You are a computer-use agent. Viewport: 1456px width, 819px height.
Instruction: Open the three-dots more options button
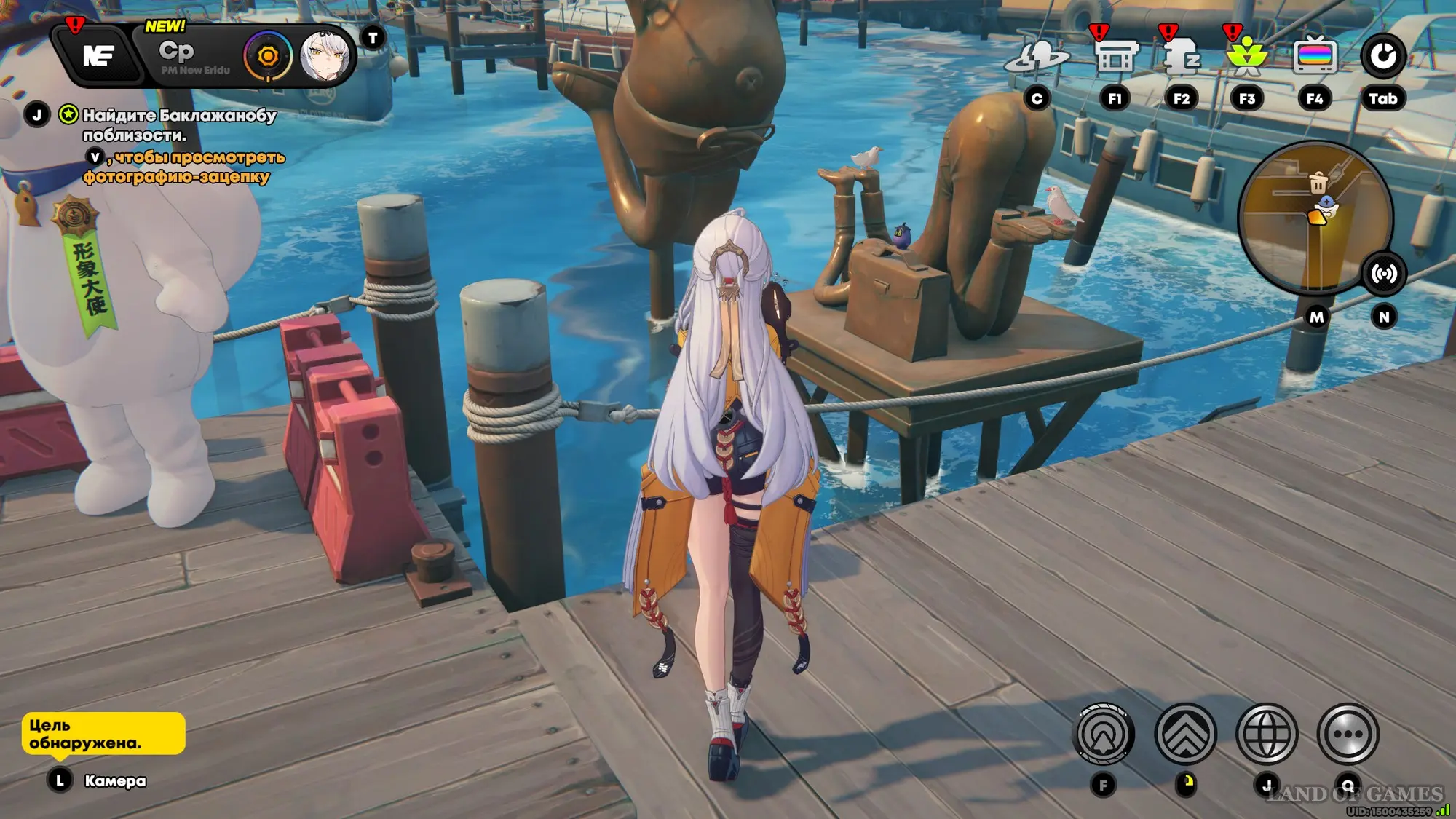coord(1348,735)
